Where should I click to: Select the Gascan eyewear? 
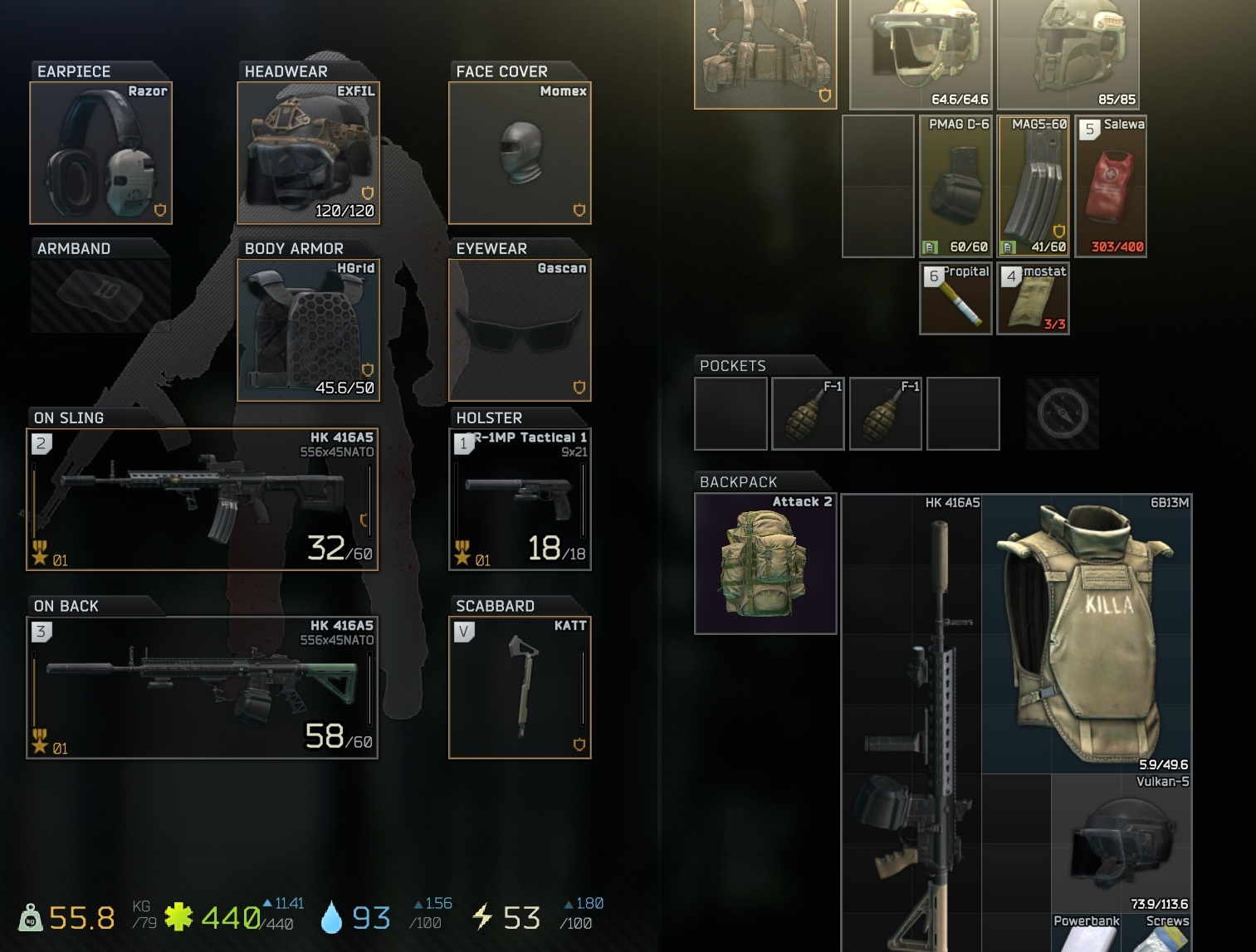(519, 328)
